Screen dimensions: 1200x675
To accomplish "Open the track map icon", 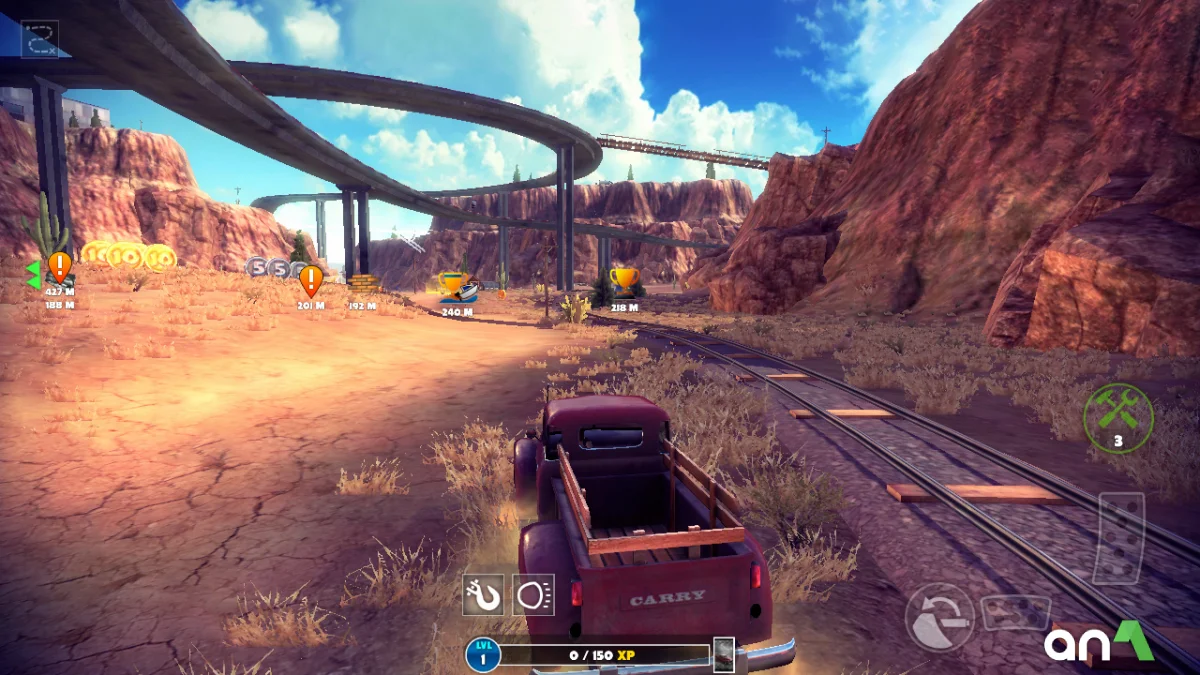I will pos(40,39).
